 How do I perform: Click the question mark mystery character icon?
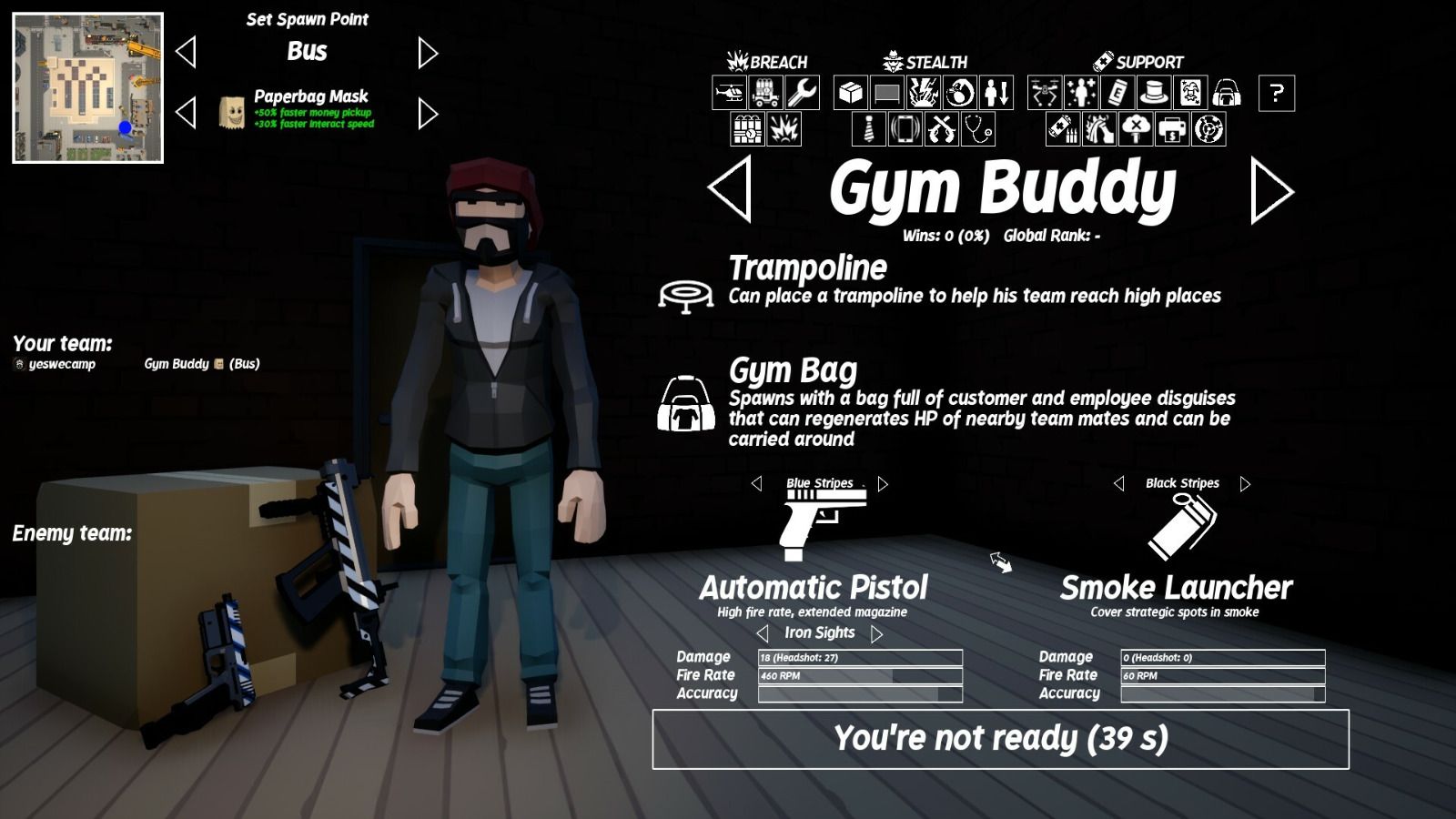[1275, 94]
